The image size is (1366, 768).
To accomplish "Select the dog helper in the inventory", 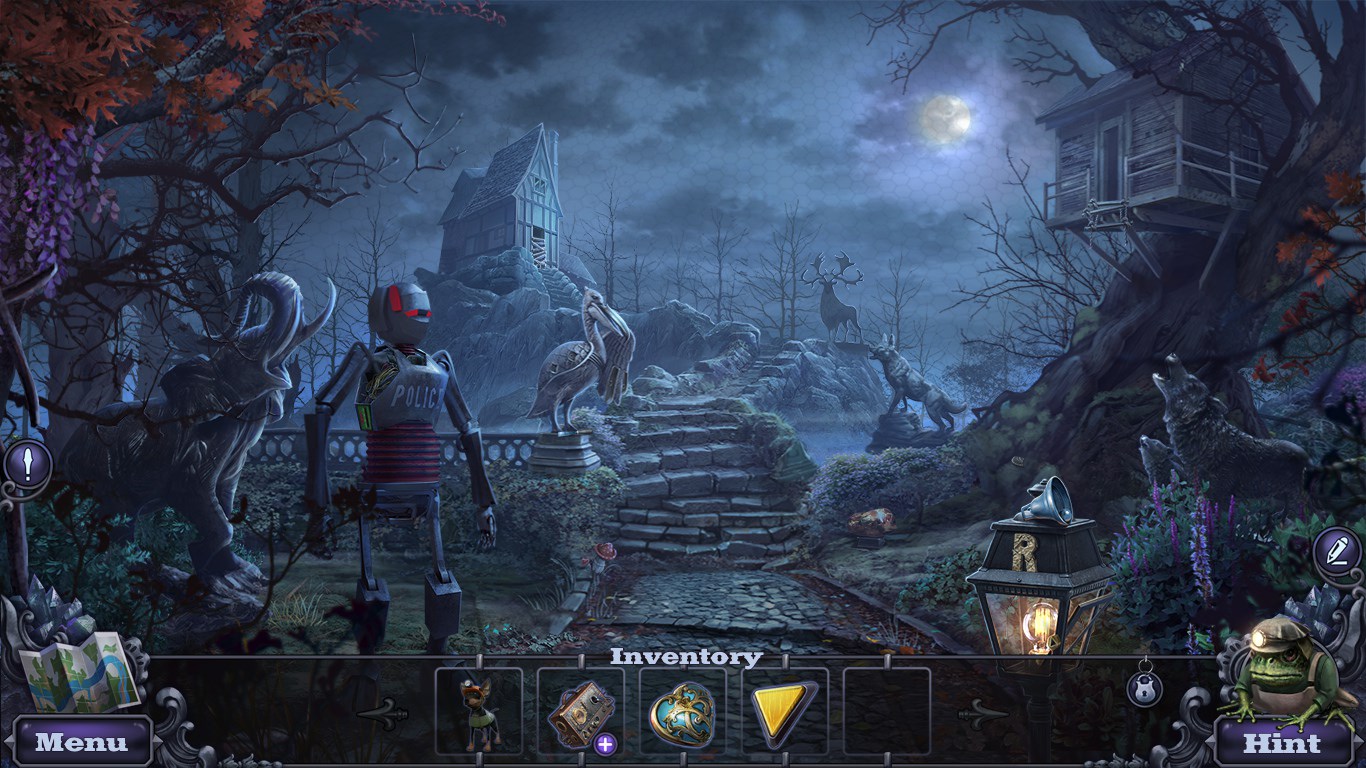I will pos(478,711).
